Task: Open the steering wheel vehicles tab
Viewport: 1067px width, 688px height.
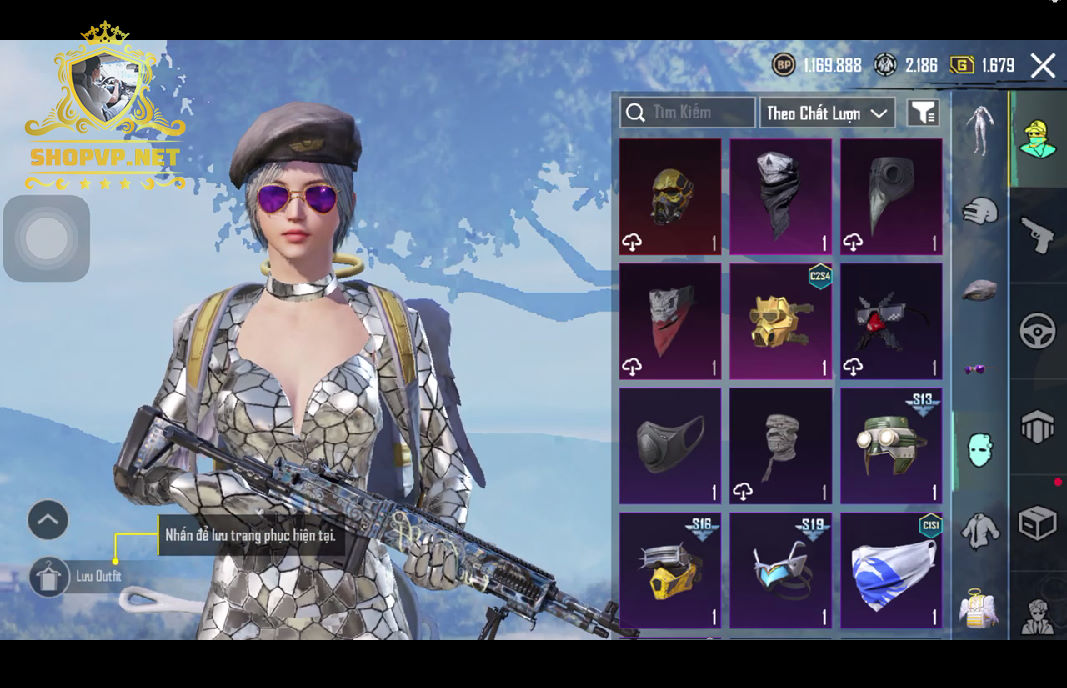Action: tap(1037, 331)
